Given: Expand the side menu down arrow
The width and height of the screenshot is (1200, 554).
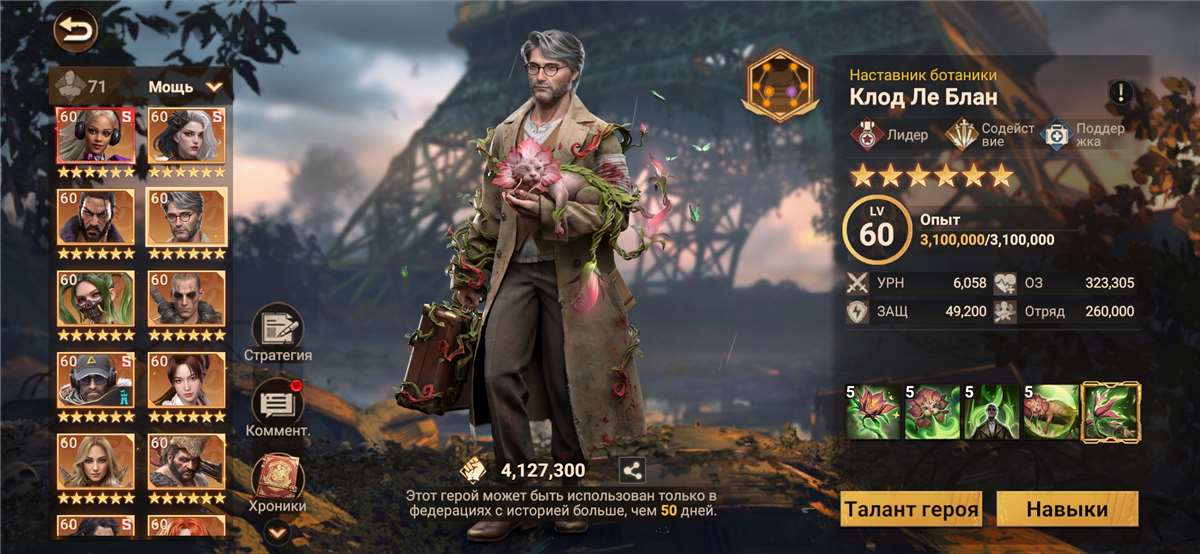Looking at the screenshot, I should tap(277, 533).
